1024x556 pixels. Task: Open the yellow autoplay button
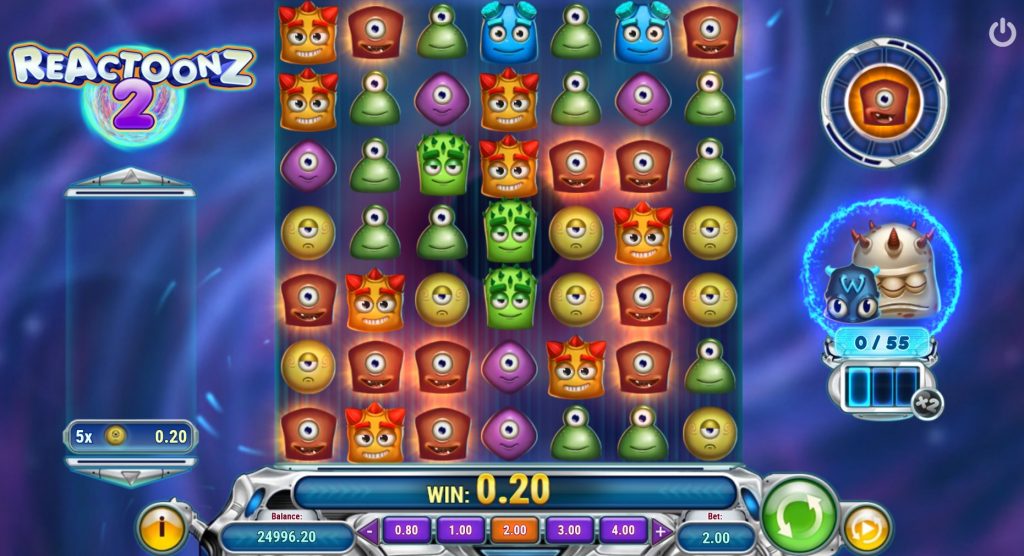(865, 526)
